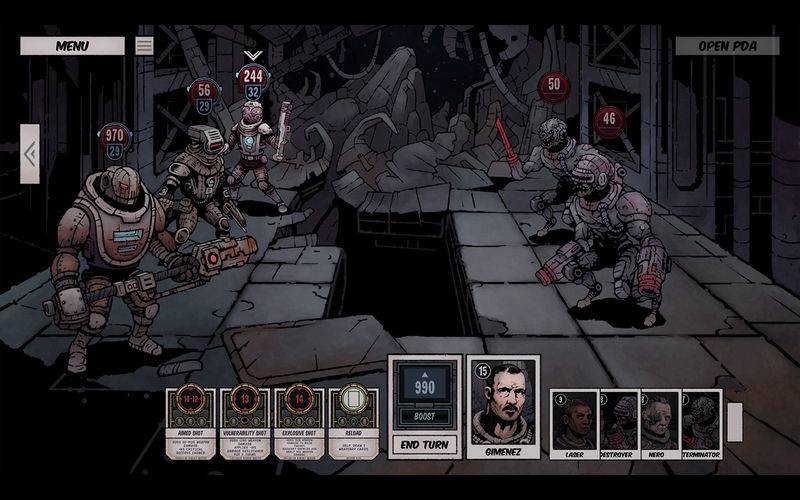This screenshot has height=500, width=800.
Task: Choose the Explosive Shot card
Action: [x=299, y=422]
